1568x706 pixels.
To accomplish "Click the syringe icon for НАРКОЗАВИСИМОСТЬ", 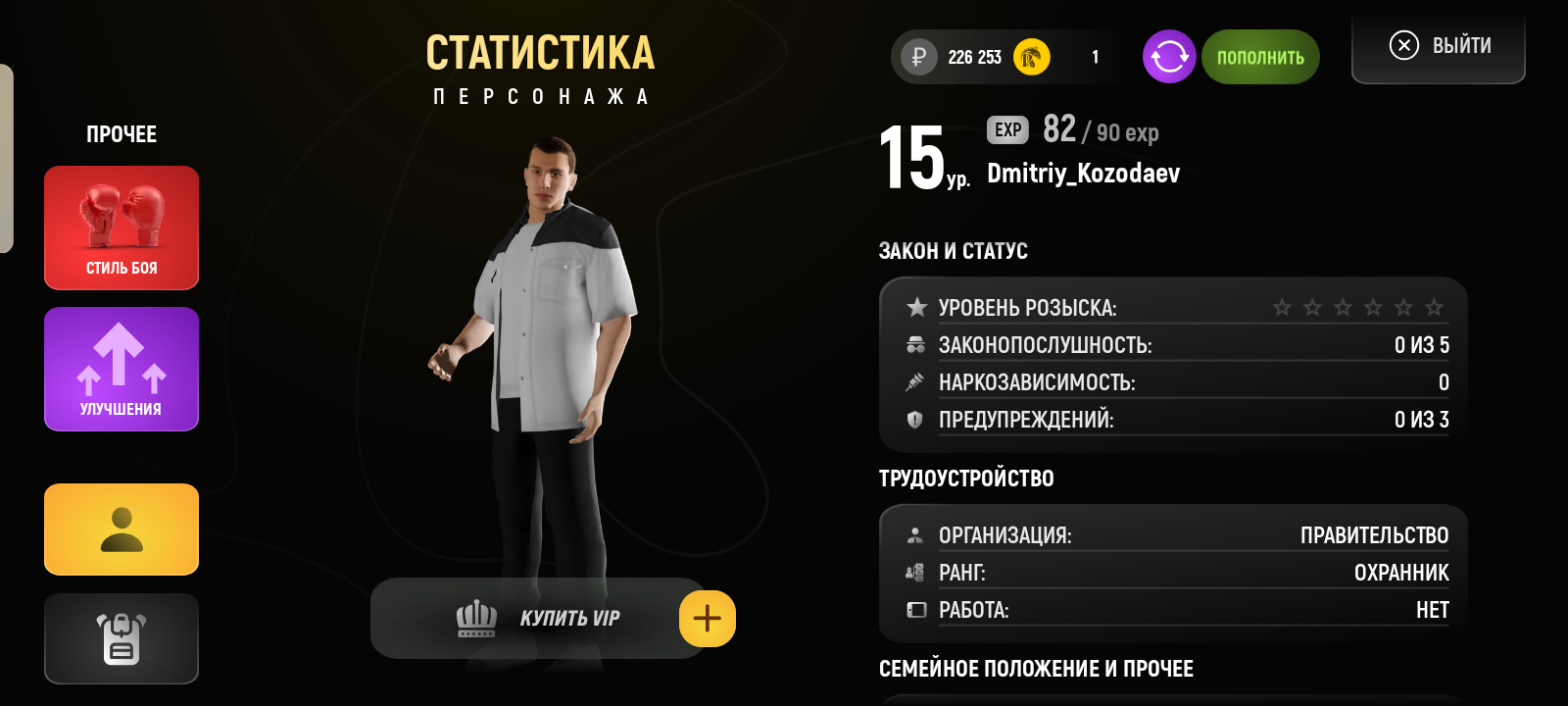I will [x=913, y=382].
